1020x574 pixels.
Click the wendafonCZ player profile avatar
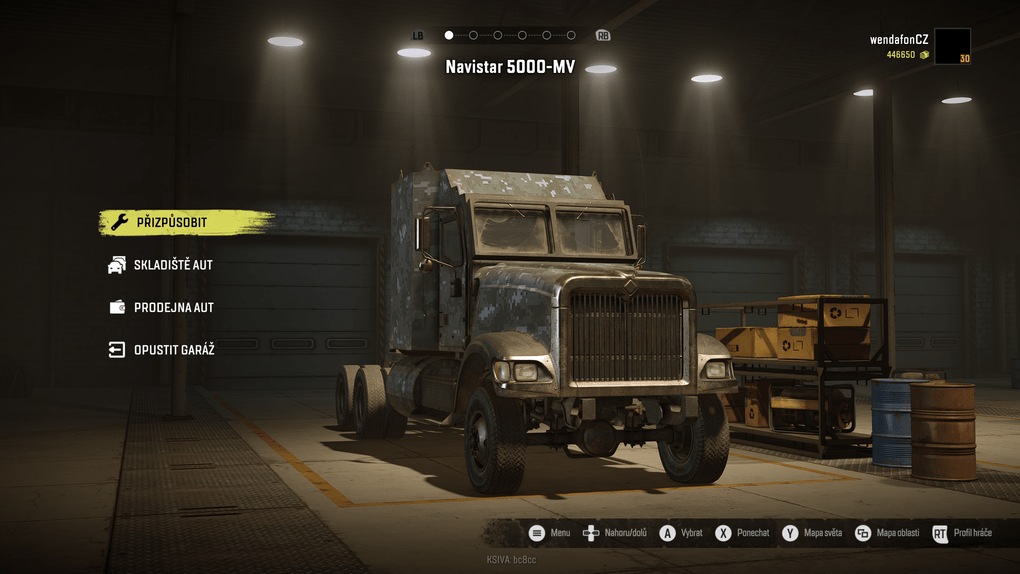tap(952, 46)
